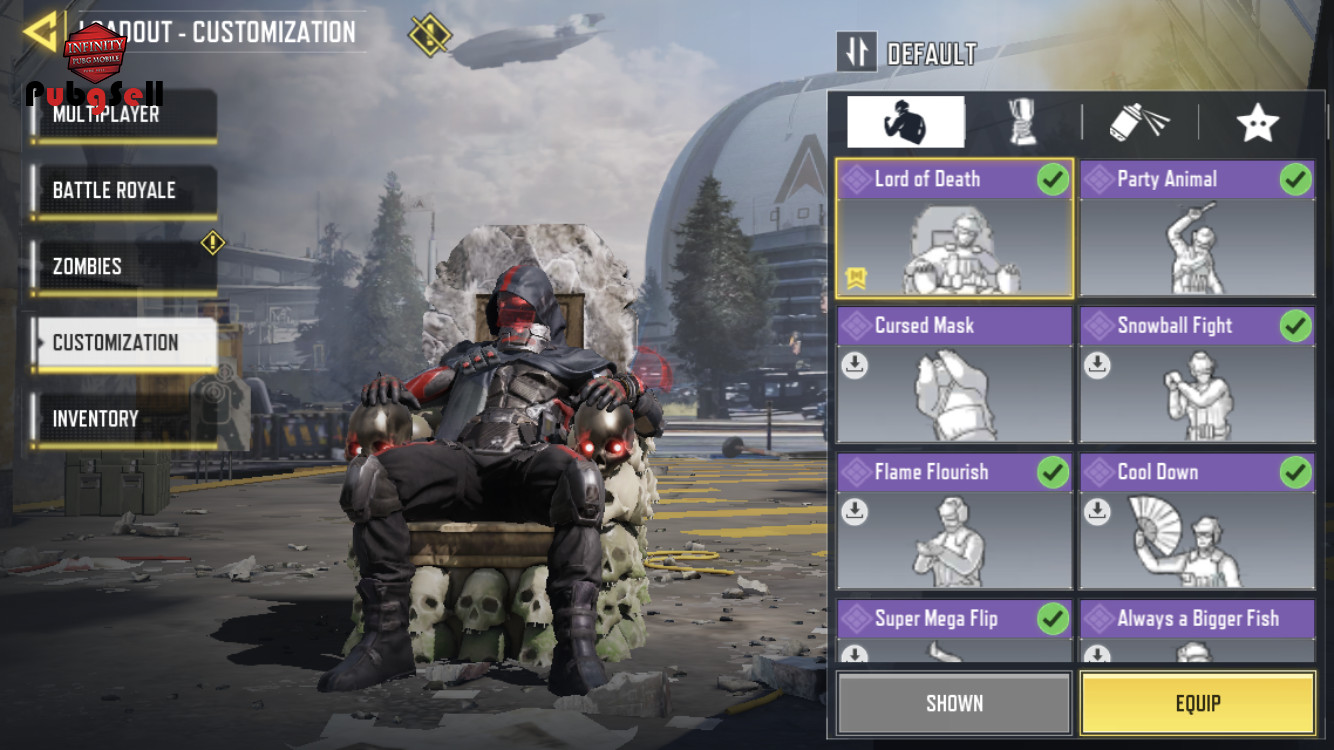Equip the selected emote

coord(1197,703)
